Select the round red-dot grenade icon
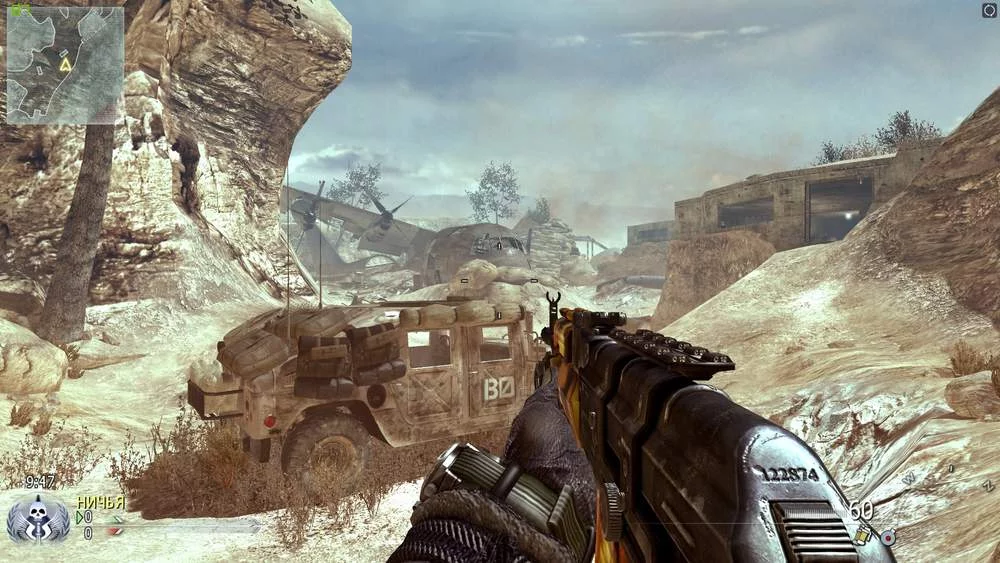Viewport: 1000px width, 563px height. [x=888, y=537]
